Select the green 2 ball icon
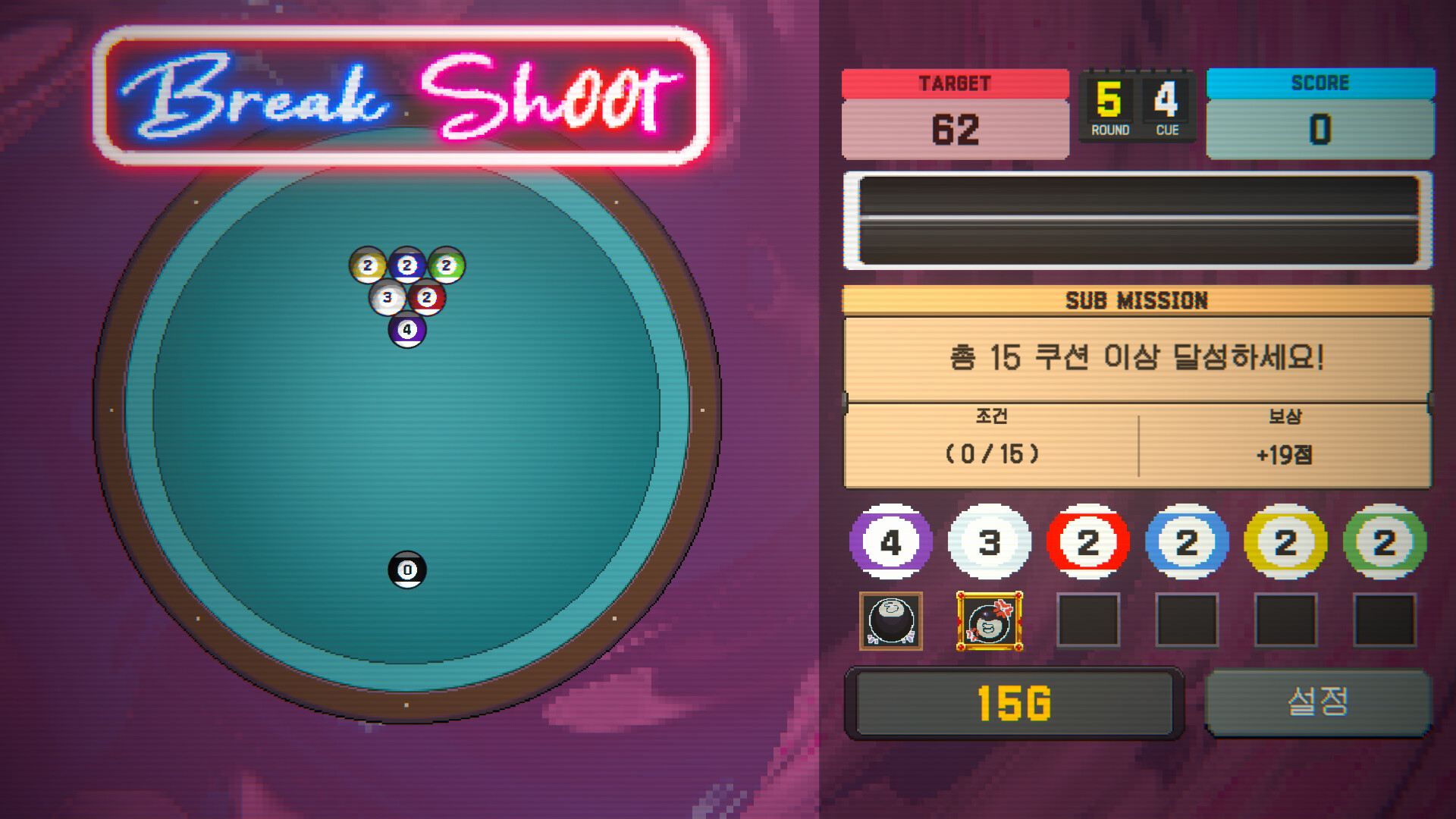1456x819 pixels. pyautogui.click(x=1385, y=541)
